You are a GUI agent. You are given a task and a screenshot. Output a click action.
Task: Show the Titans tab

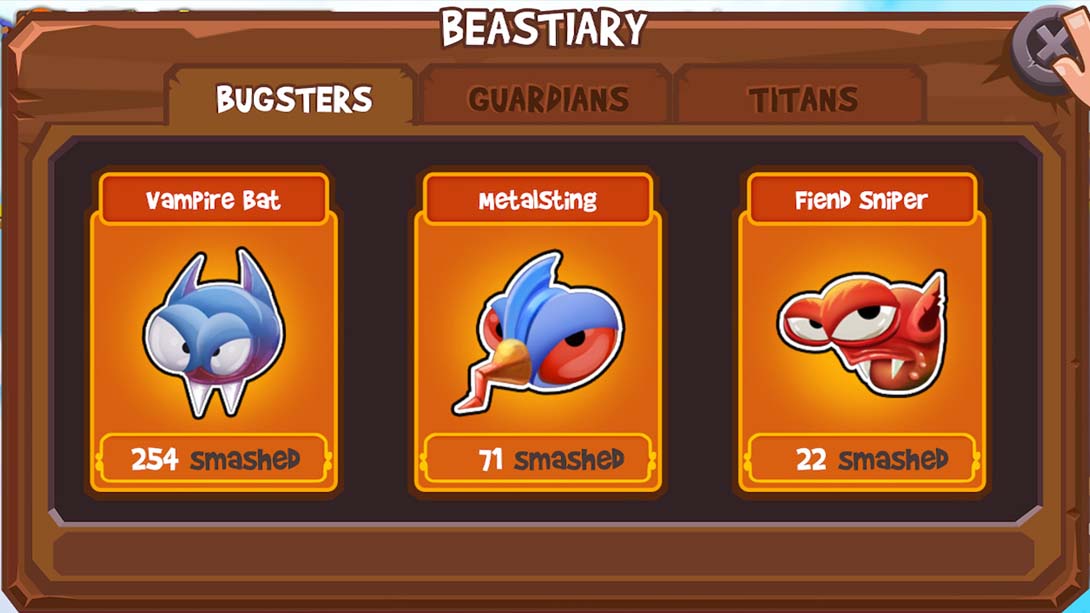[x=802, y=99]
